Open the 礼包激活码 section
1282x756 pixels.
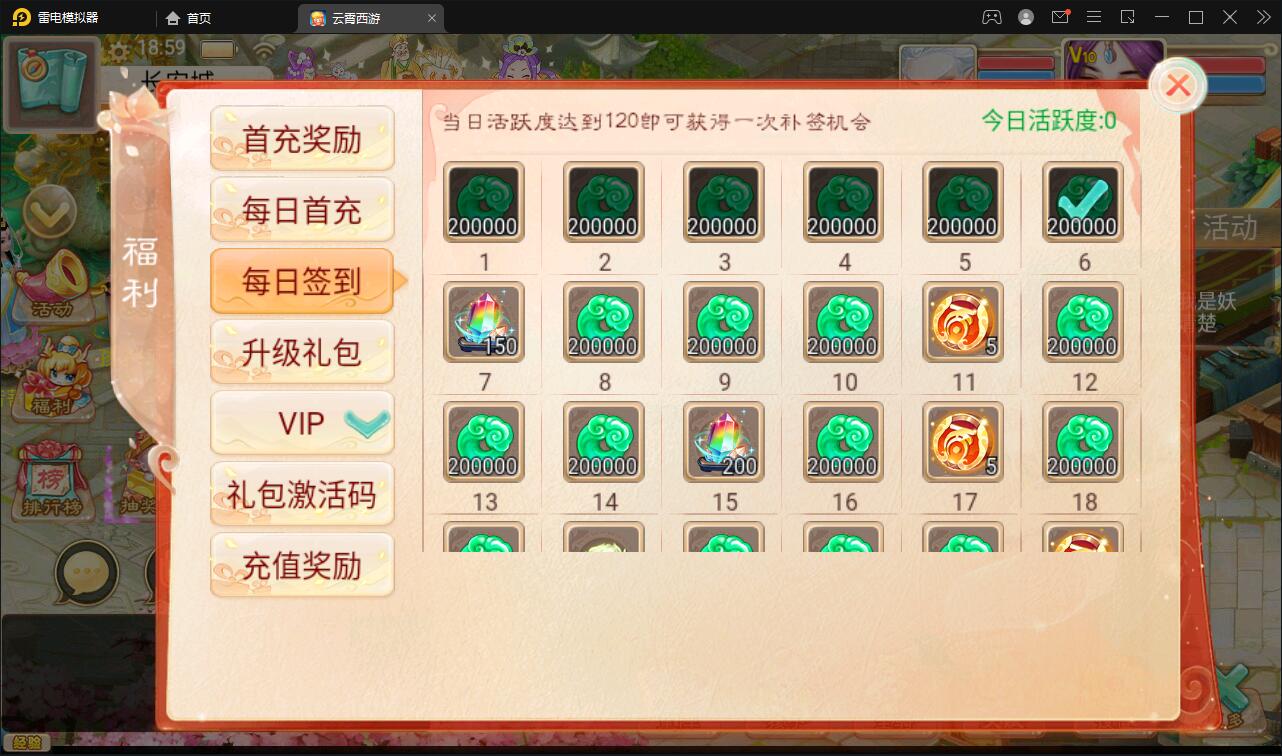(x=302, y=494)
